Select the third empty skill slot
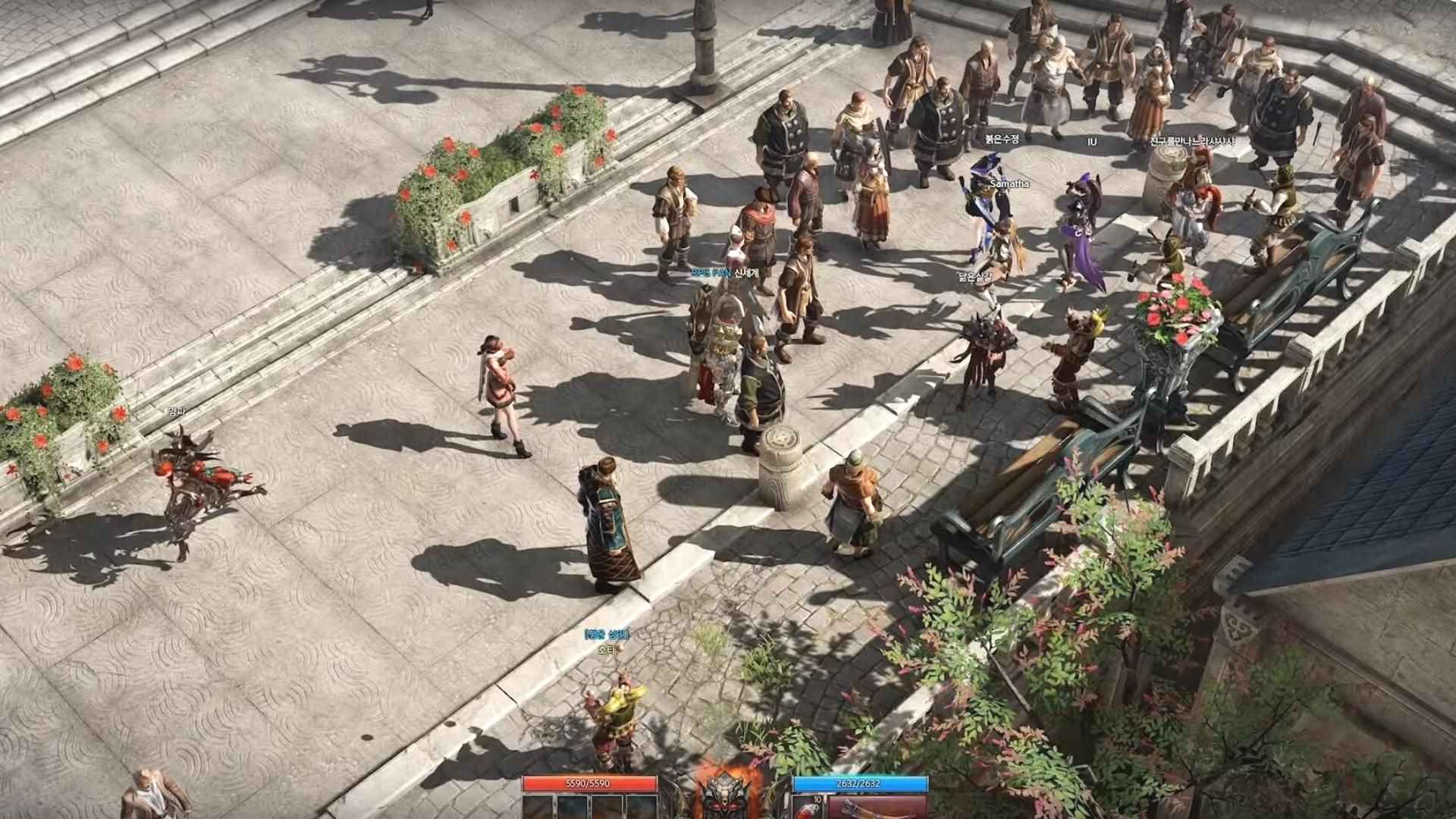 tap(608, 810)
